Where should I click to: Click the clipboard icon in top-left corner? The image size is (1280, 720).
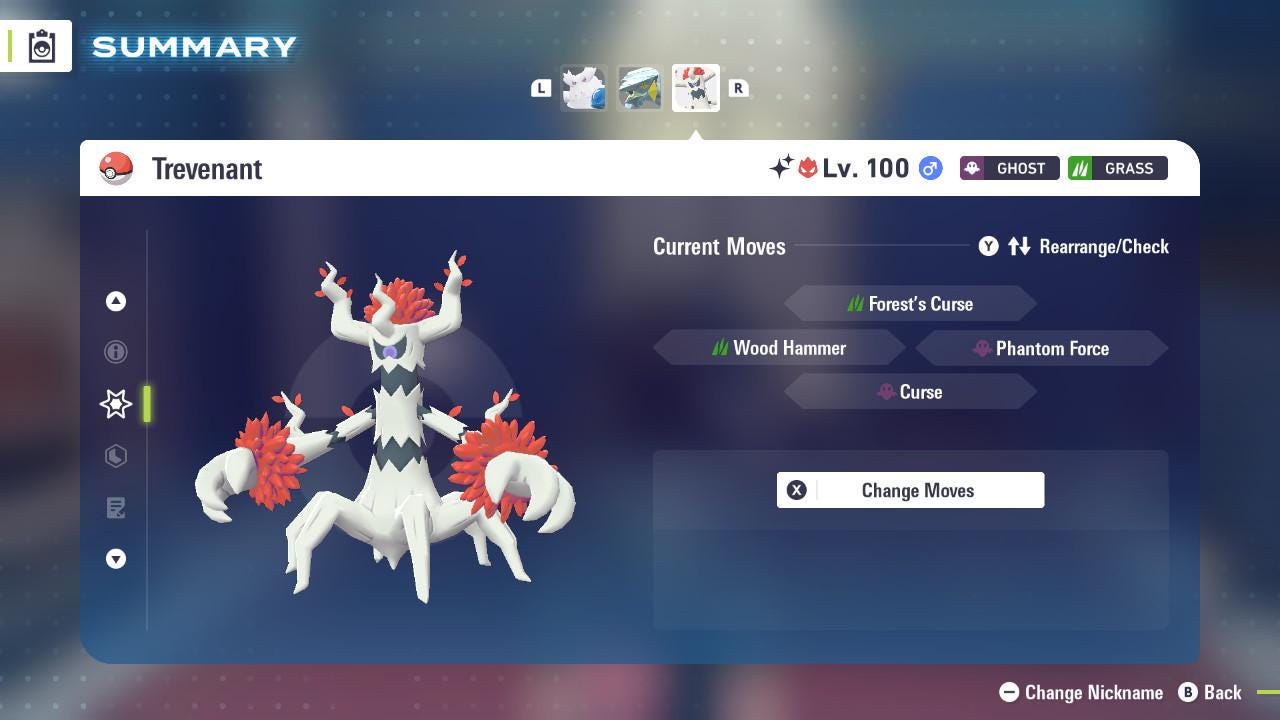(41, 45)
